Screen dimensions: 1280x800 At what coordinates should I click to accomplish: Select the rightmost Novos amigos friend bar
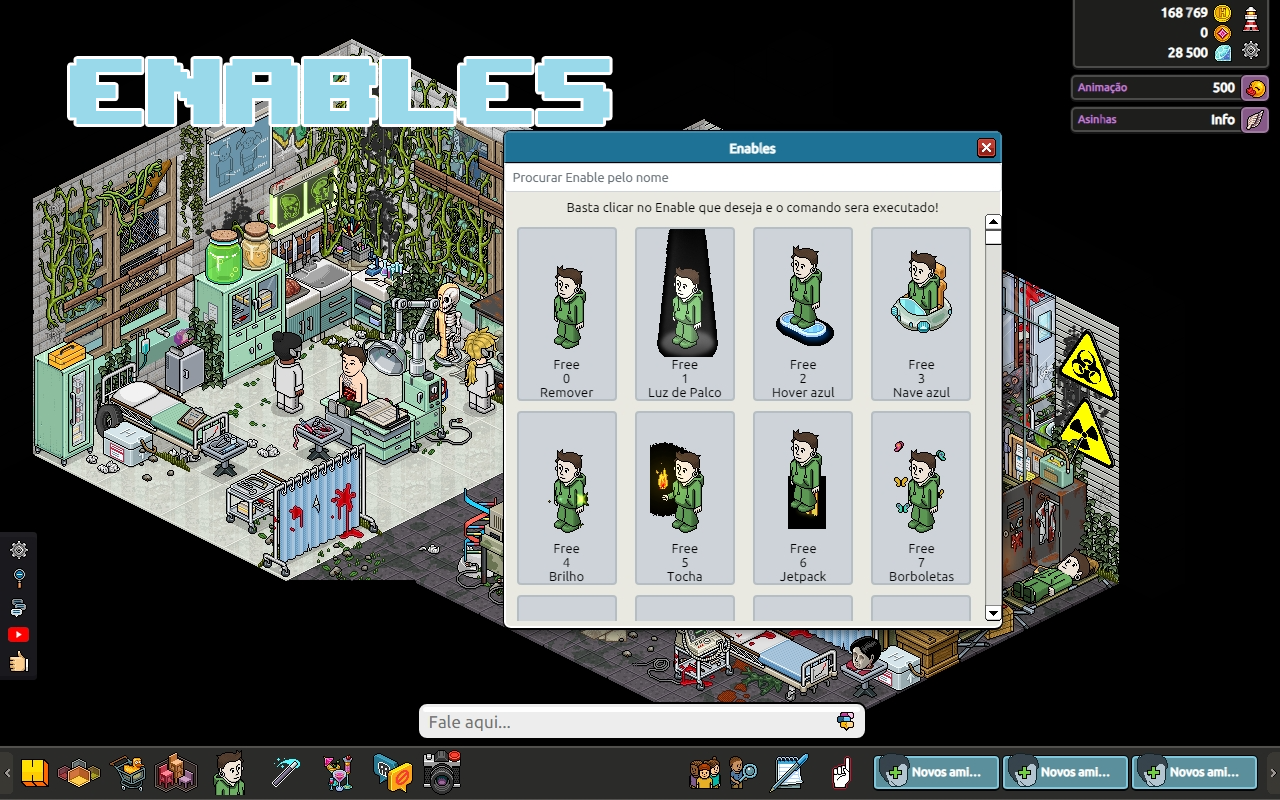click(1194, 772)
